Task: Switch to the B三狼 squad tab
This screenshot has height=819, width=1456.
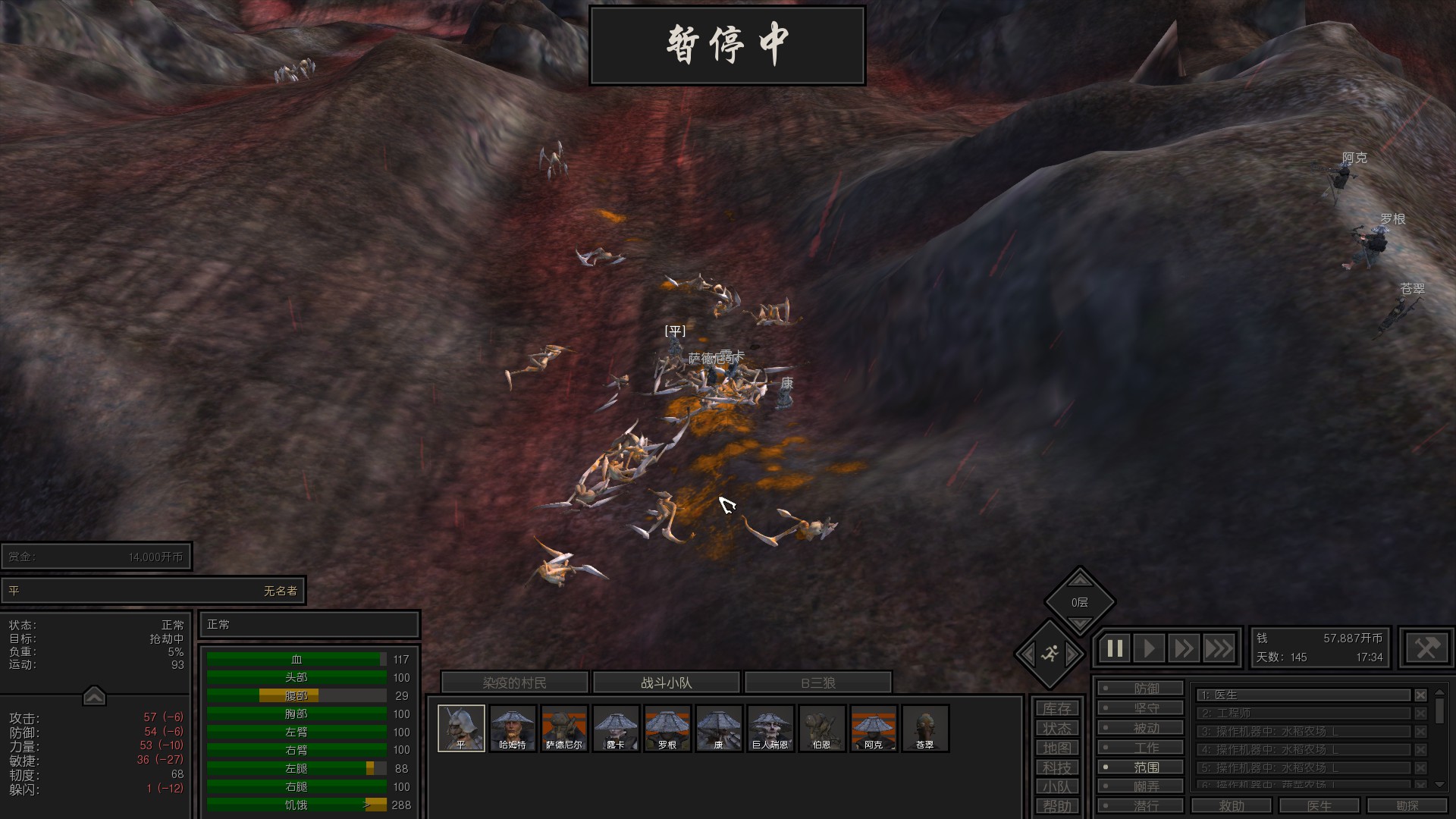Action: [817, 682]
